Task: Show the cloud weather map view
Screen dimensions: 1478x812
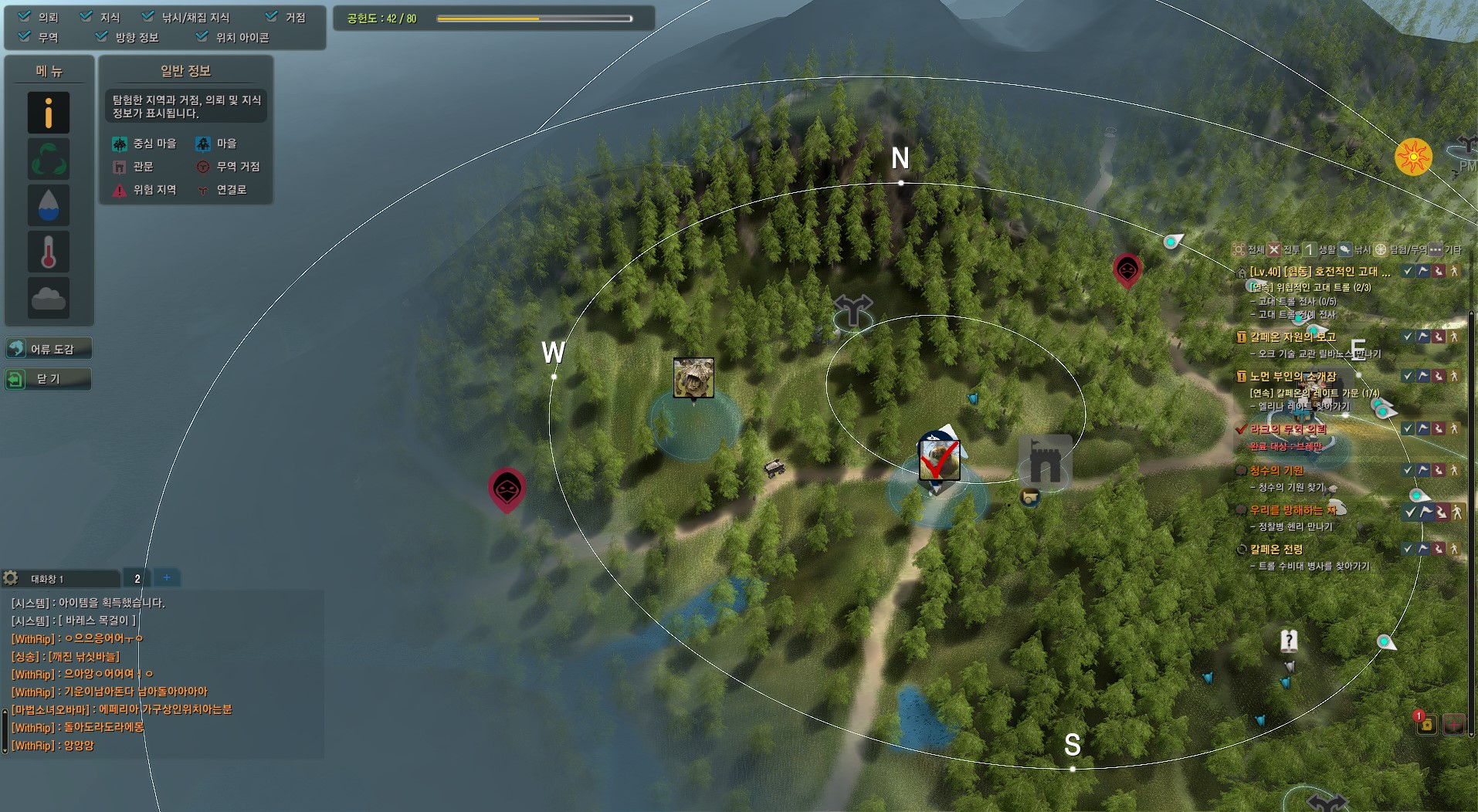Action: (x=49, y=298)
